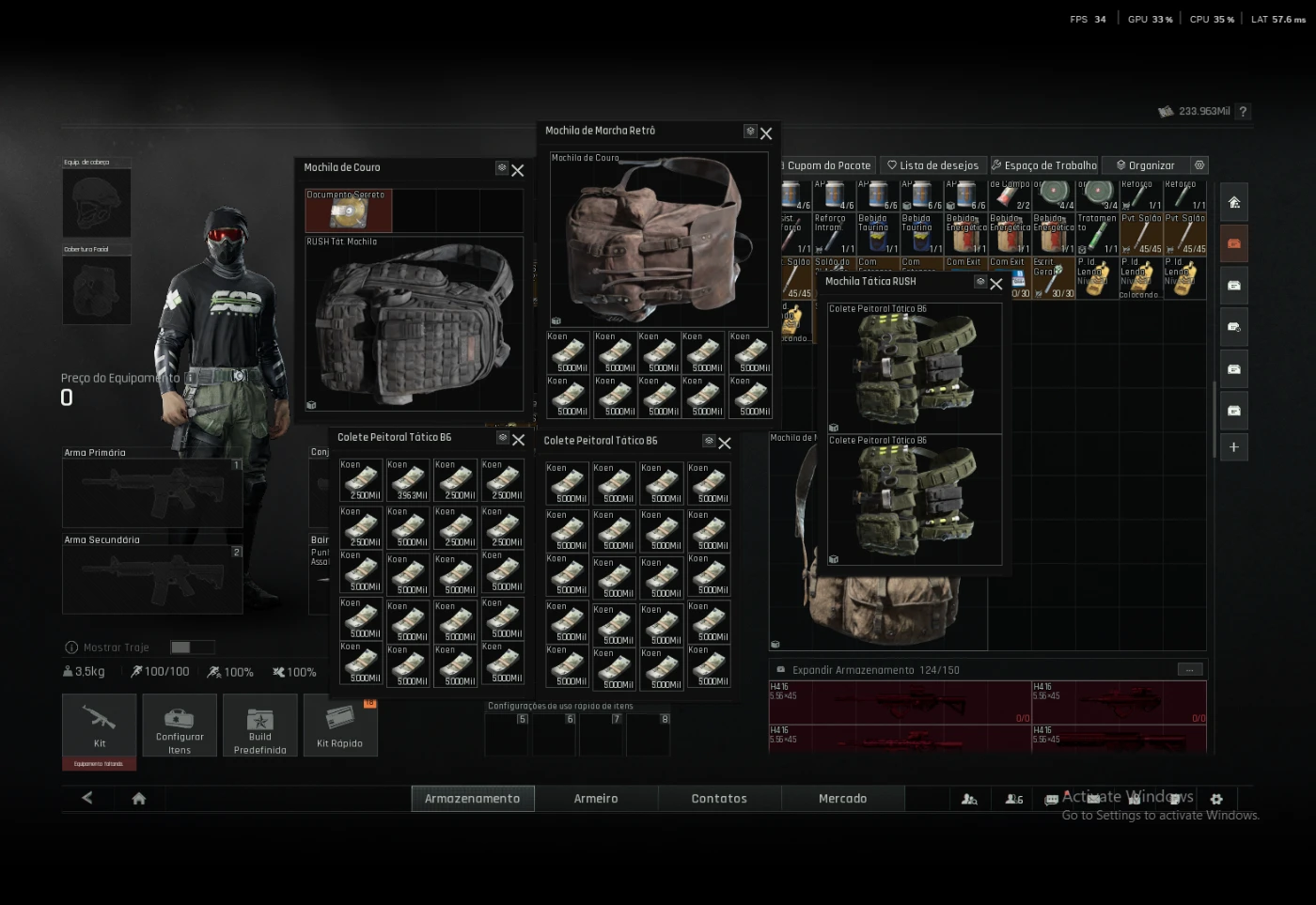Select the RUSH Tát. Mochila item
This screenshot has height=905, width=1316.
[x=414, y=324]
